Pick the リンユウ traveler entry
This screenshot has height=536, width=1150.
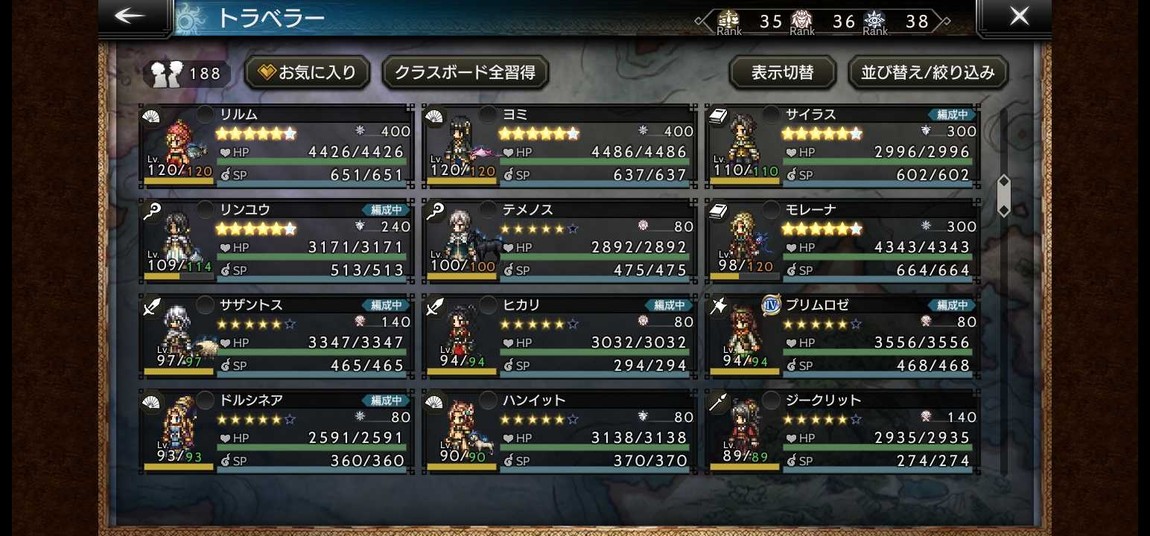click(277, 241)
